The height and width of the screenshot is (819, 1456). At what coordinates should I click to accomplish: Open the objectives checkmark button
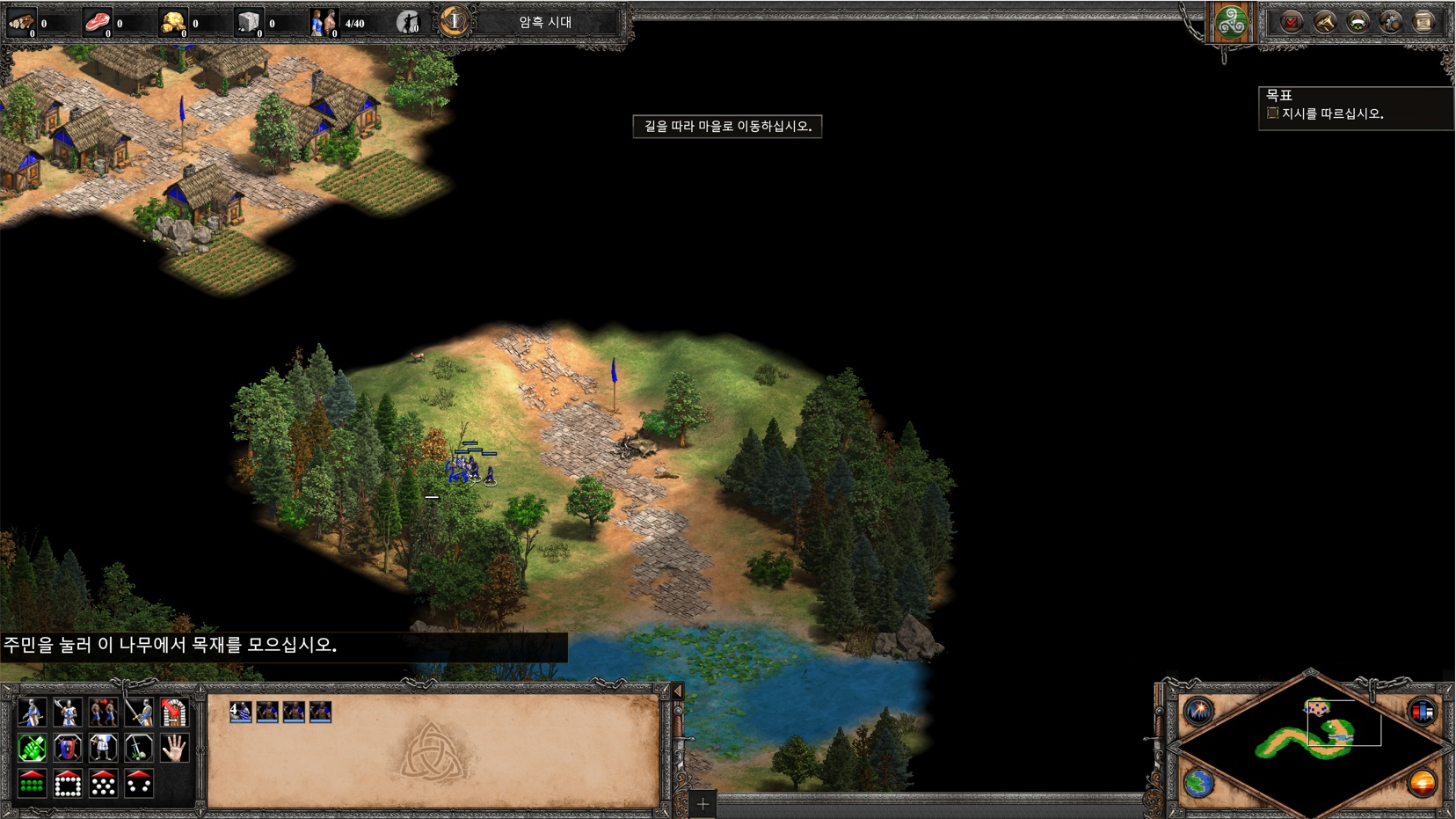click(x=1291, y=22)
